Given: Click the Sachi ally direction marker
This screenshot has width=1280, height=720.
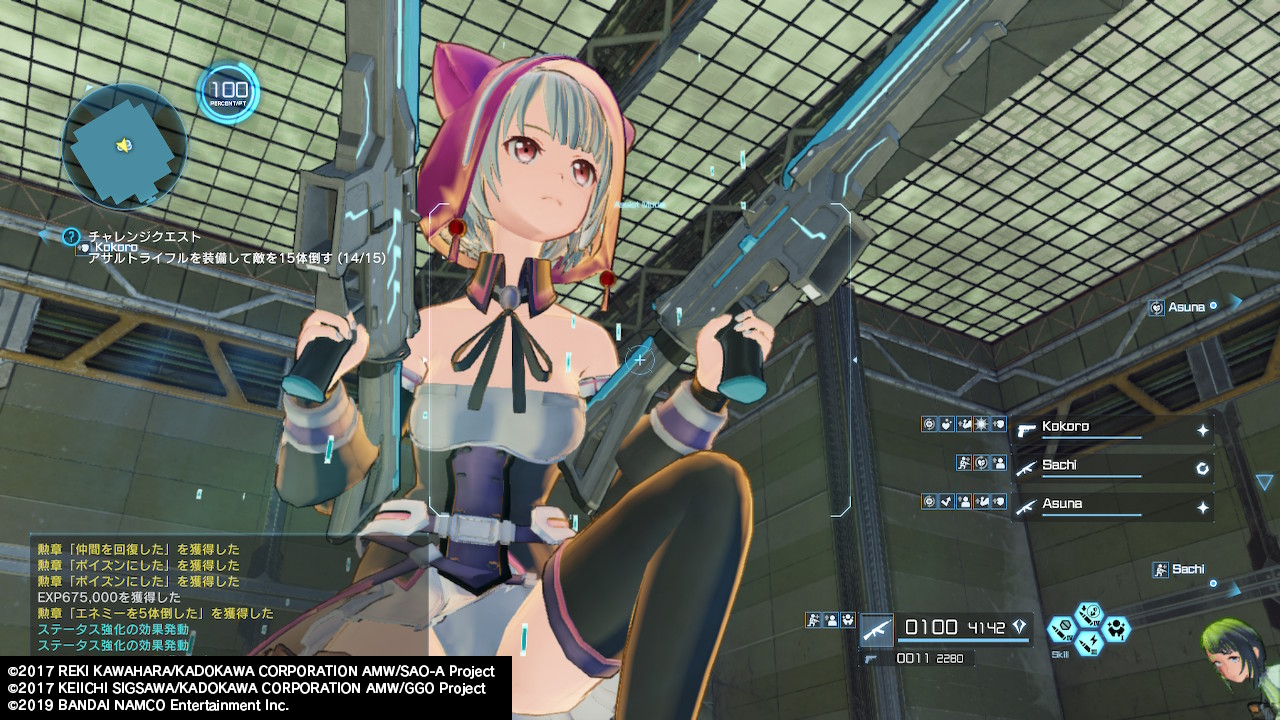Looking at the screenshot, I should pyautogui.click(x=1187, y=570).
